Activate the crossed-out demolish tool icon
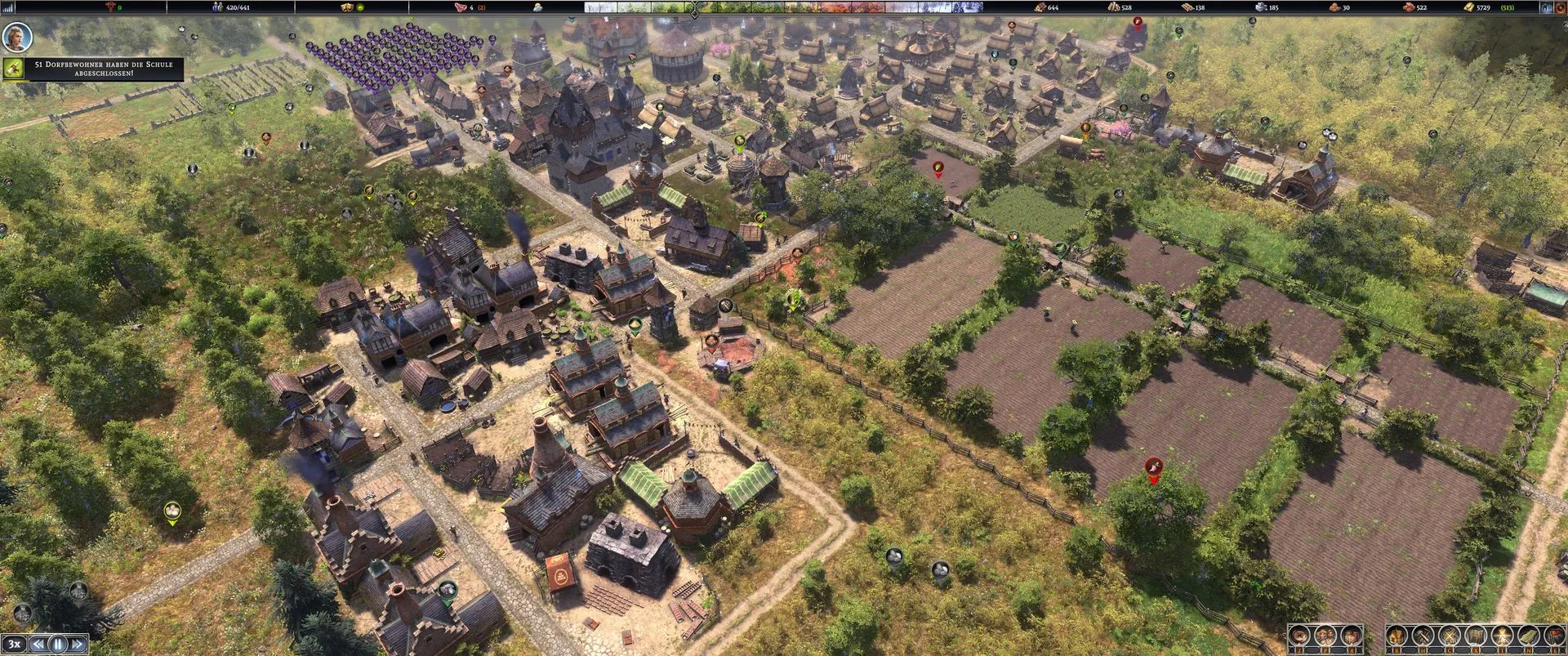Screen dimensions: 1568x656 1450,636
